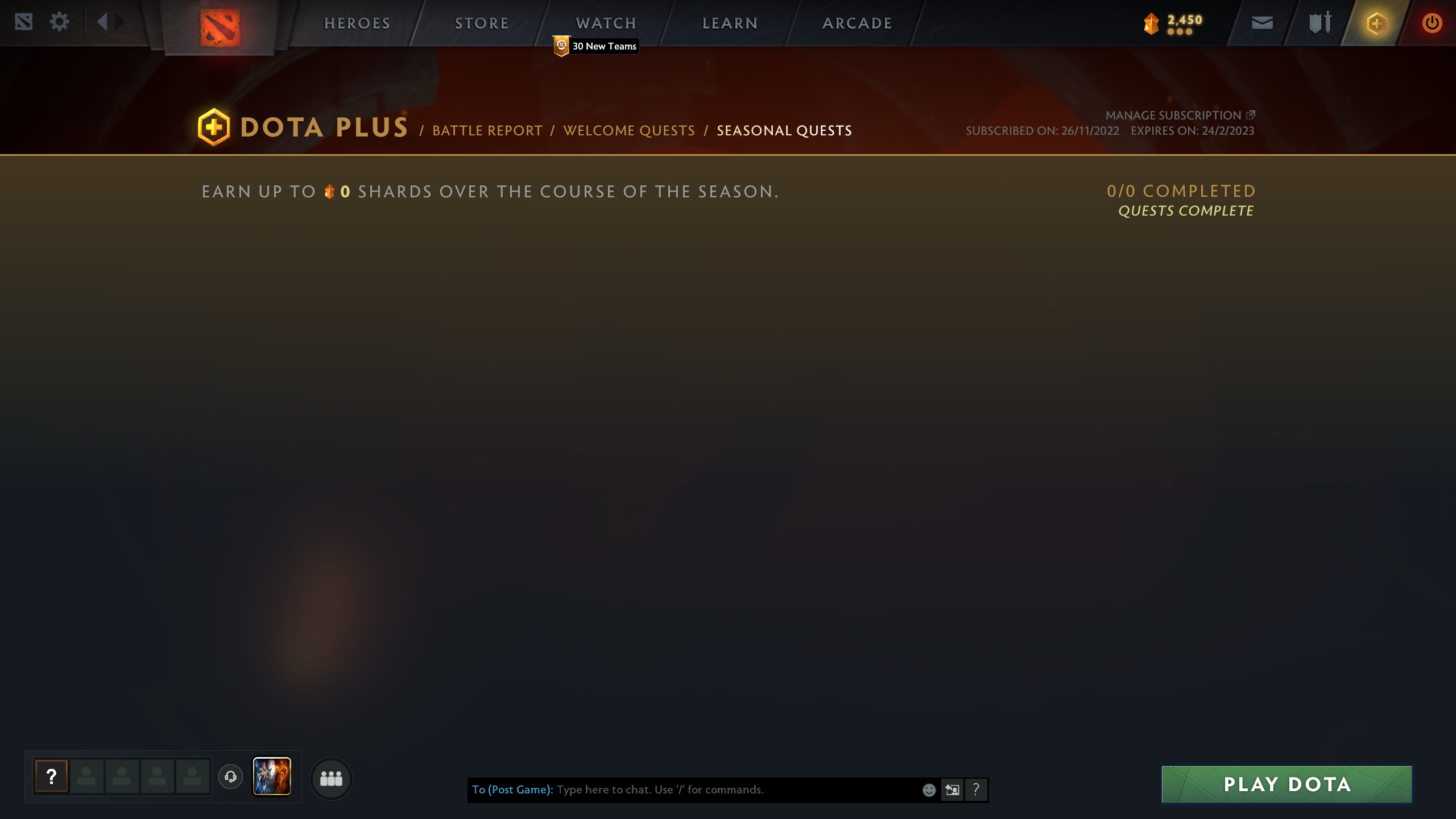The width and height of the screenshot is (1456, 819).
Task: Click the chat input field
Action: pyautogui.click(x=711, y=789)
